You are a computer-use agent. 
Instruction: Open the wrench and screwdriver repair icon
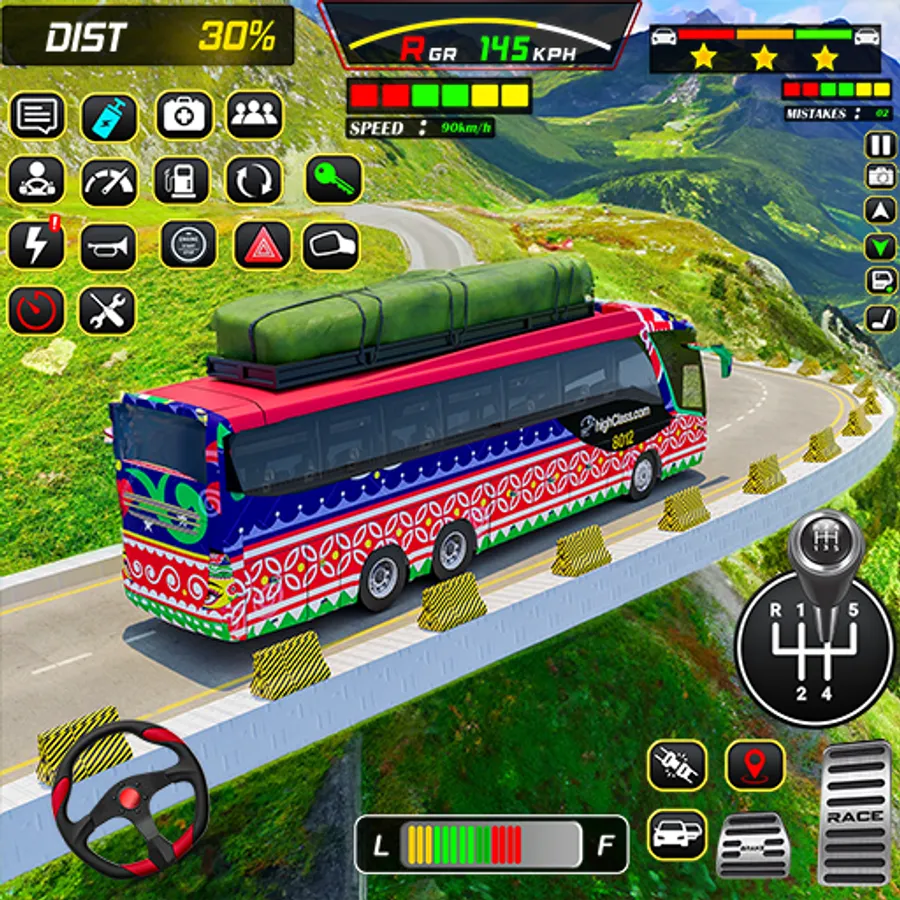107,311
